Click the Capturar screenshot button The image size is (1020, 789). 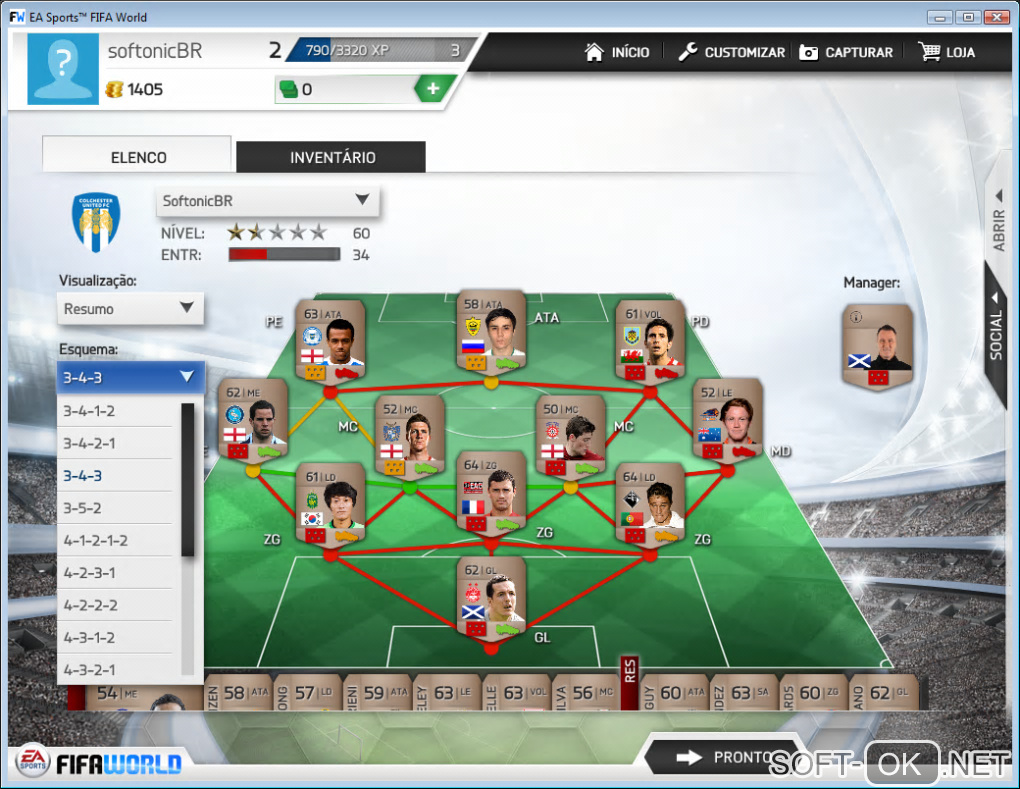pyautogui.click(x=845, y=52)
